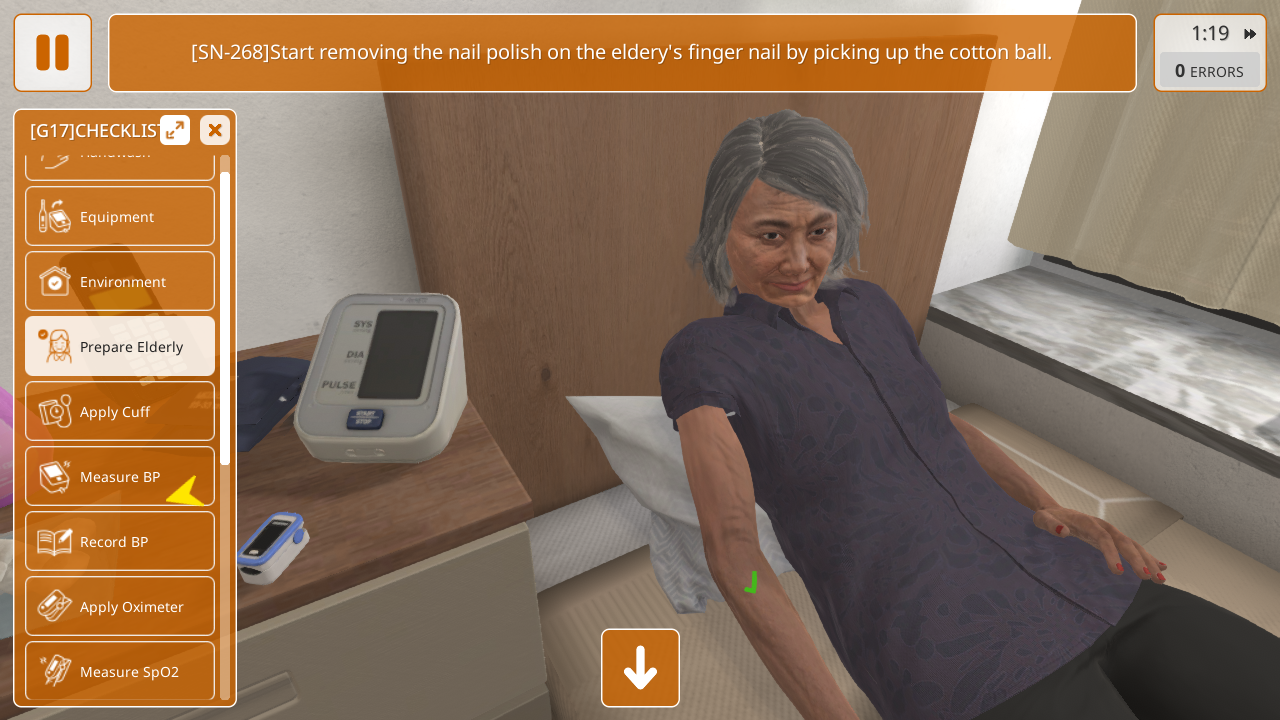Close the G17 checklist panel
The height and width of the screenshot is (720, 1280).
[x=215, y=130]
